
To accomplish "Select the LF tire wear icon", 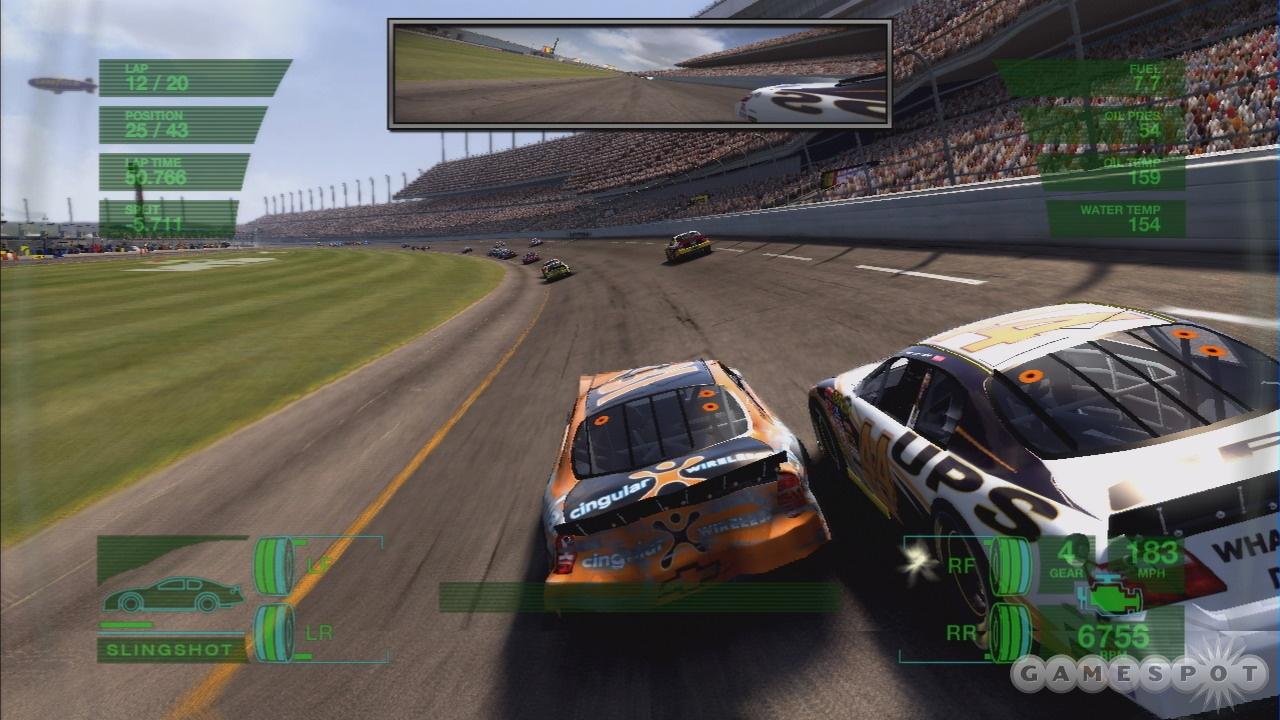I will coord(274,567).
